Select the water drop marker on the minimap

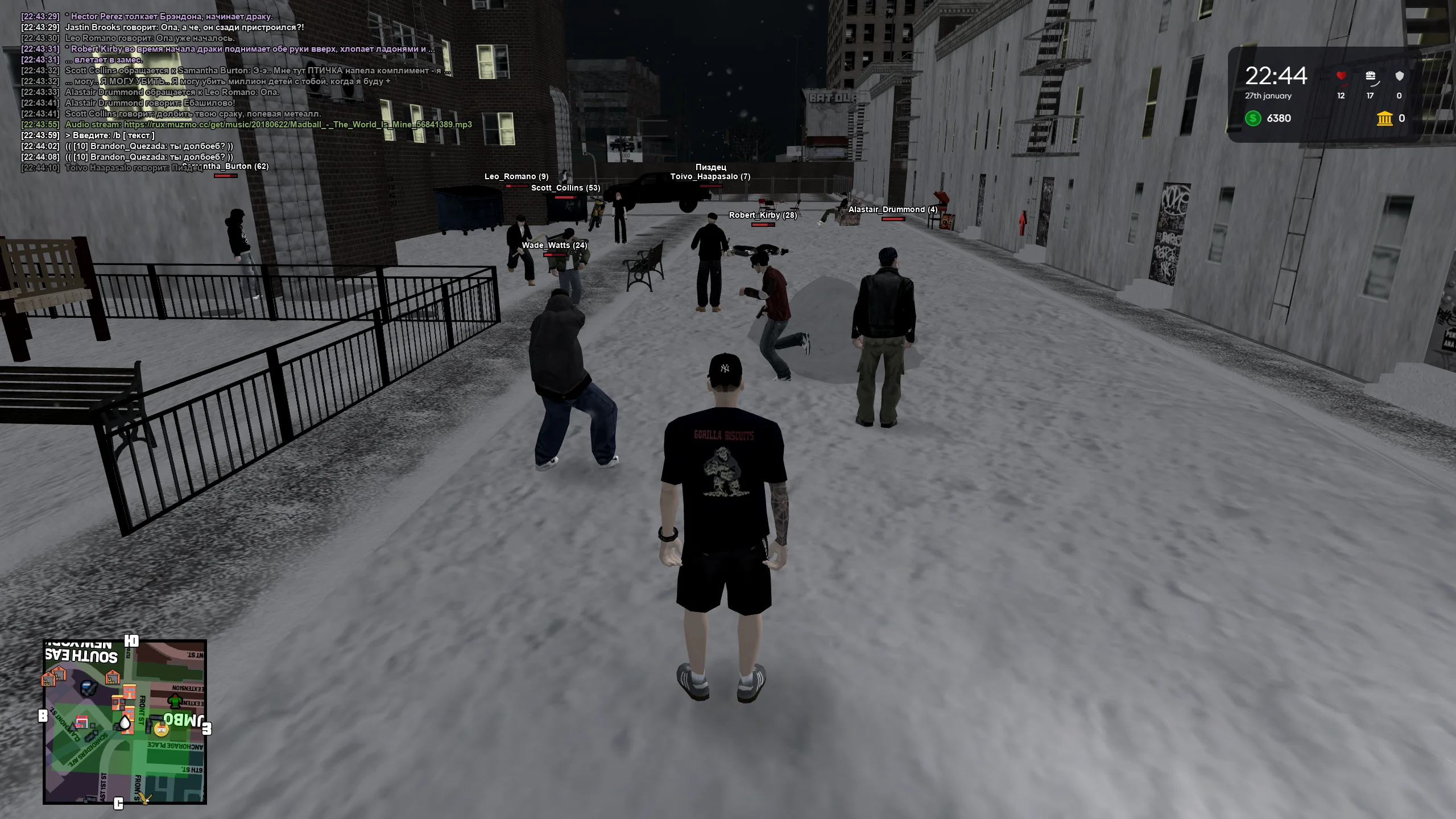pos(125,723)
